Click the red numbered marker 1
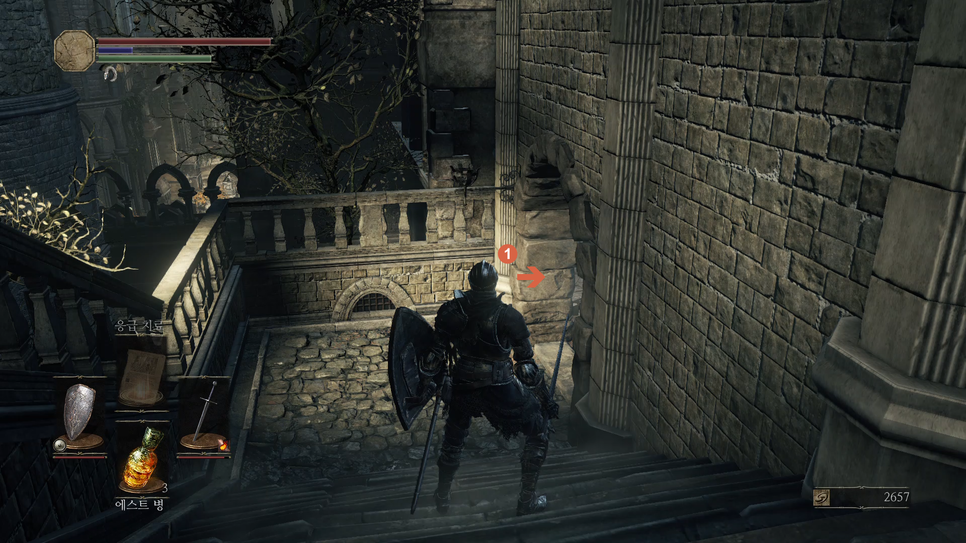966x543 pixels. coord(506,254)
